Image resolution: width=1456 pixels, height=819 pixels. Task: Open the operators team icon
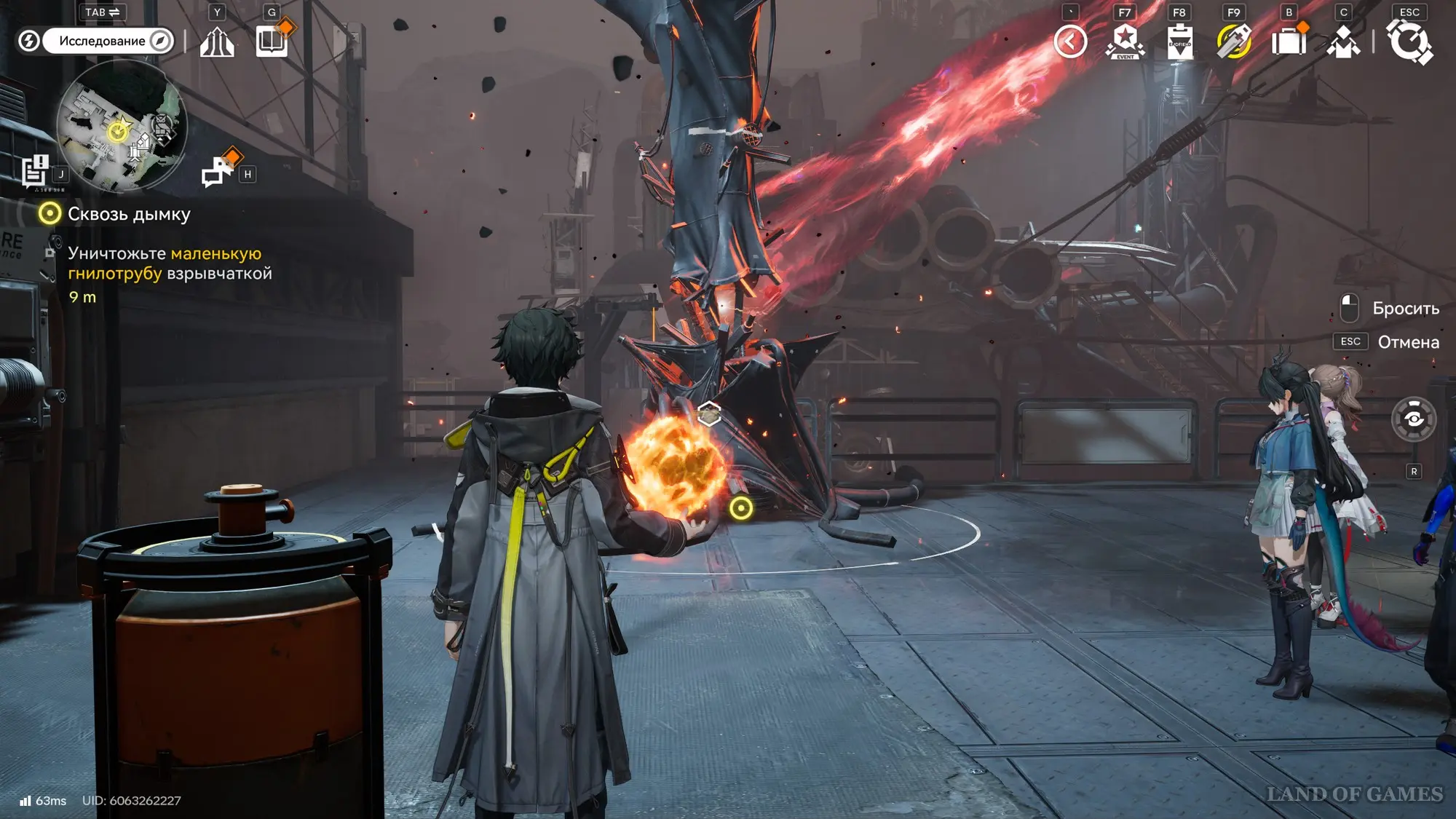(x=1343, y=41)
